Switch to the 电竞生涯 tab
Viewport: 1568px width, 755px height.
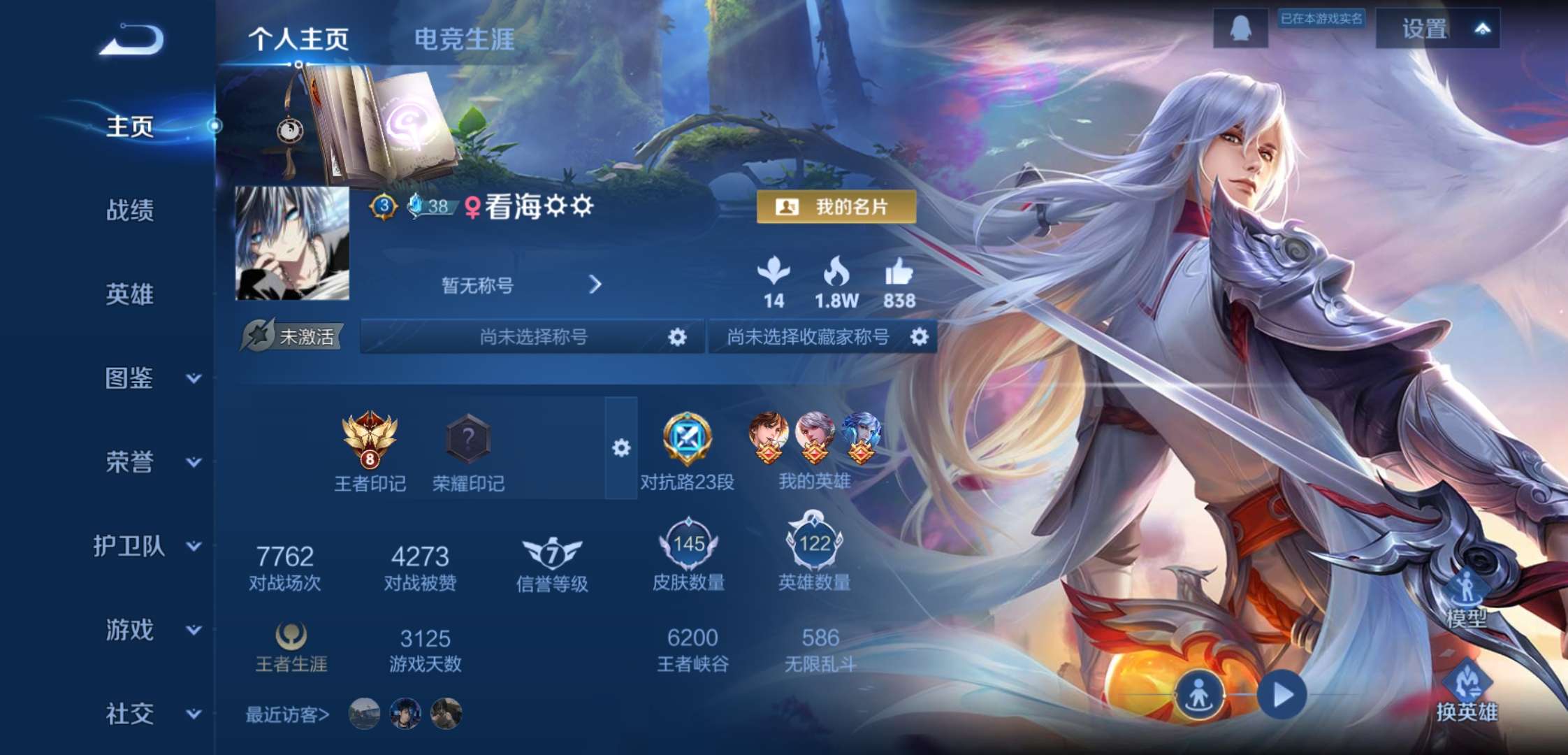coord(464,40)
